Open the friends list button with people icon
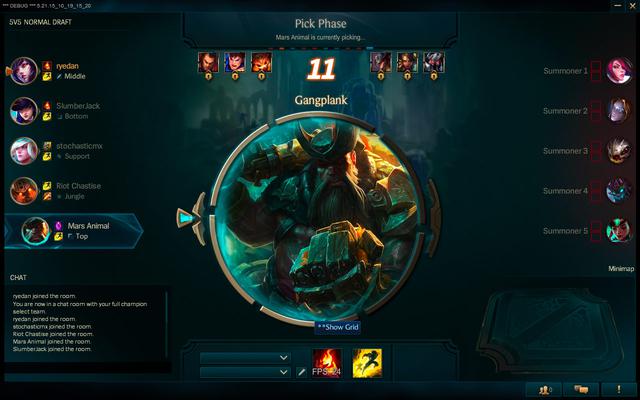This screenshot has height=400, width=640. click(x=545, y=389)
